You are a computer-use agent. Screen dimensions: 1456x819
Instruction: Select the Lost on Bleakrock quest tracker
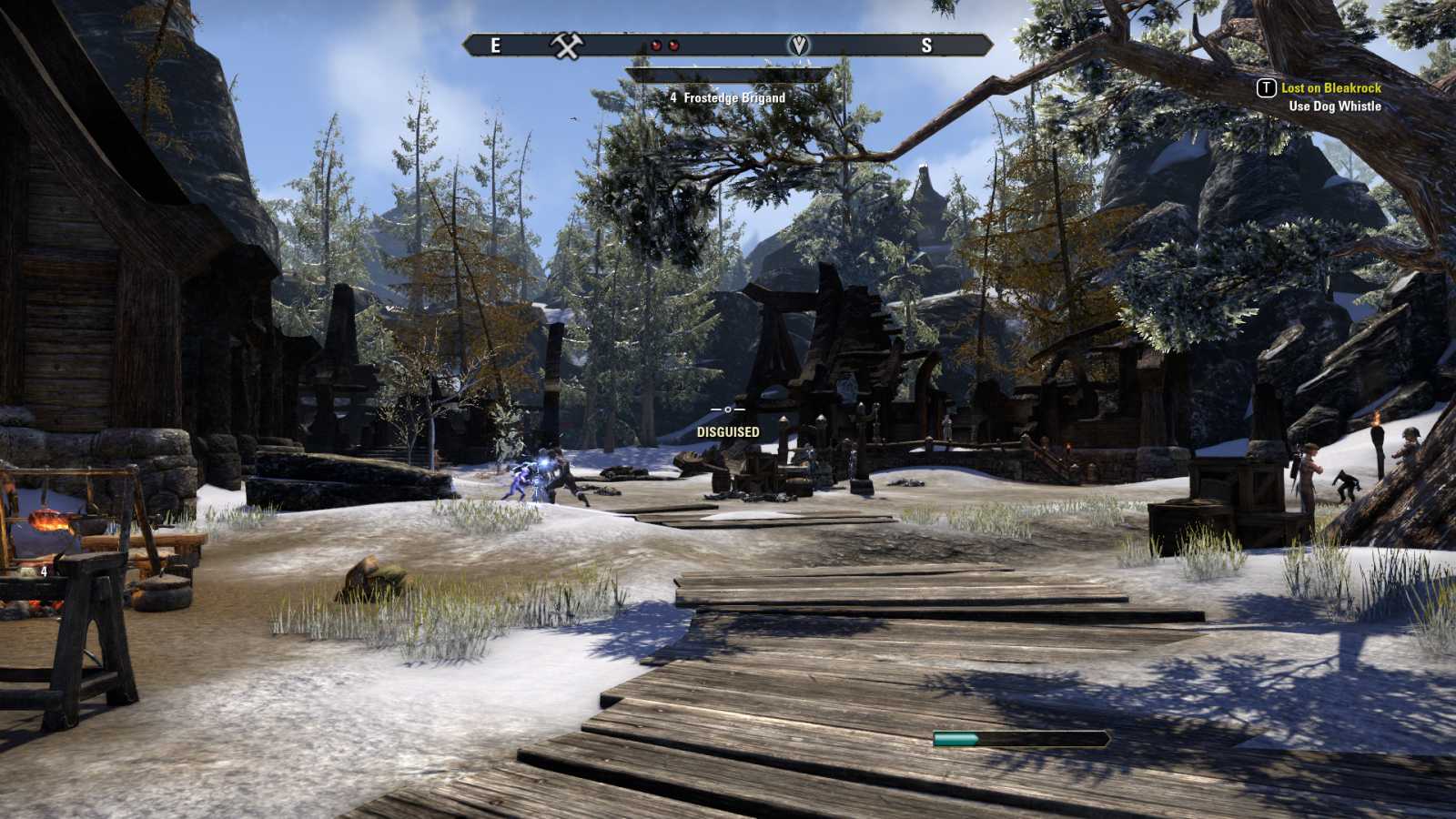(1330, 88)
